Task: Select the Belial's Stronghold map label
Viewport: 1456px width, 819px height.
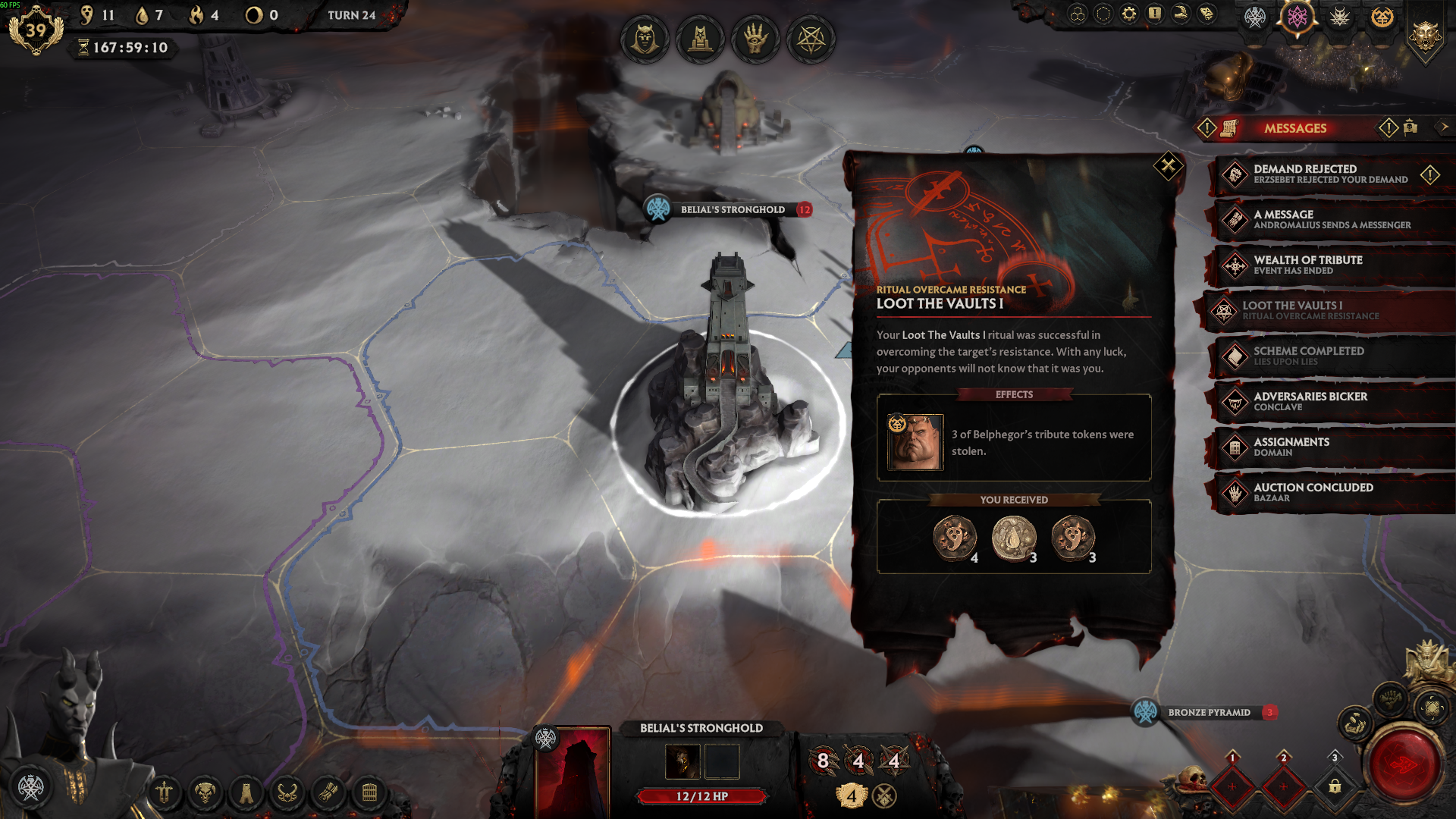Action: (732, 210)
